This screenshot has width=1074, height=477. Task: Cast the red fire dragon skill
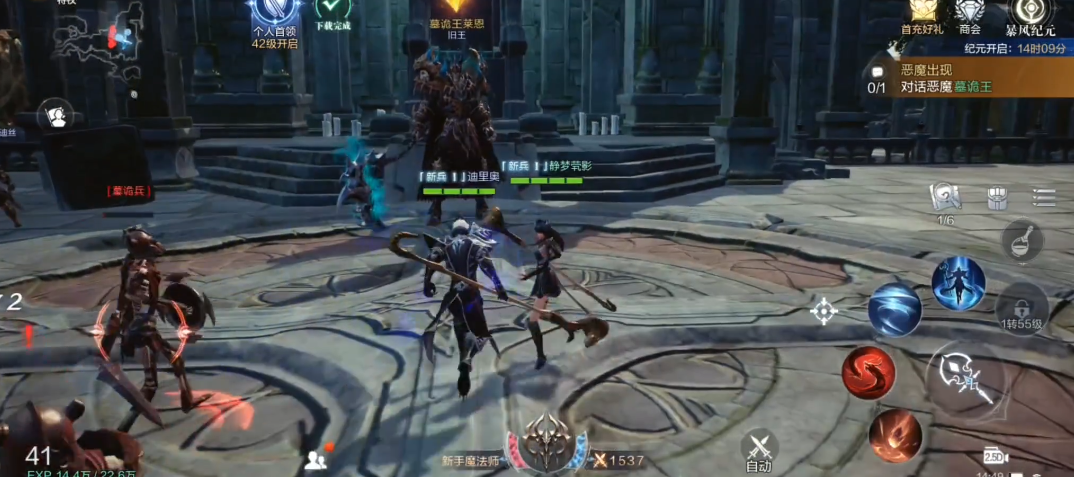click(867, 373)
